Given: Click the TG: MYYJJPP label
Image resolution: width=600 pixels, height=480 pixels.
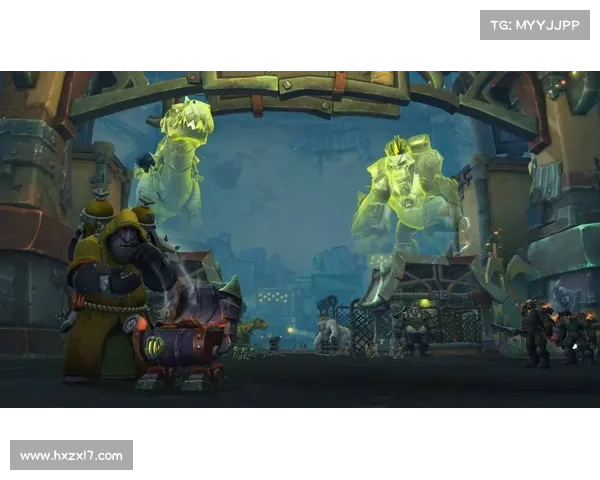Looking at the screenshot, I should (x=535, y=24).
